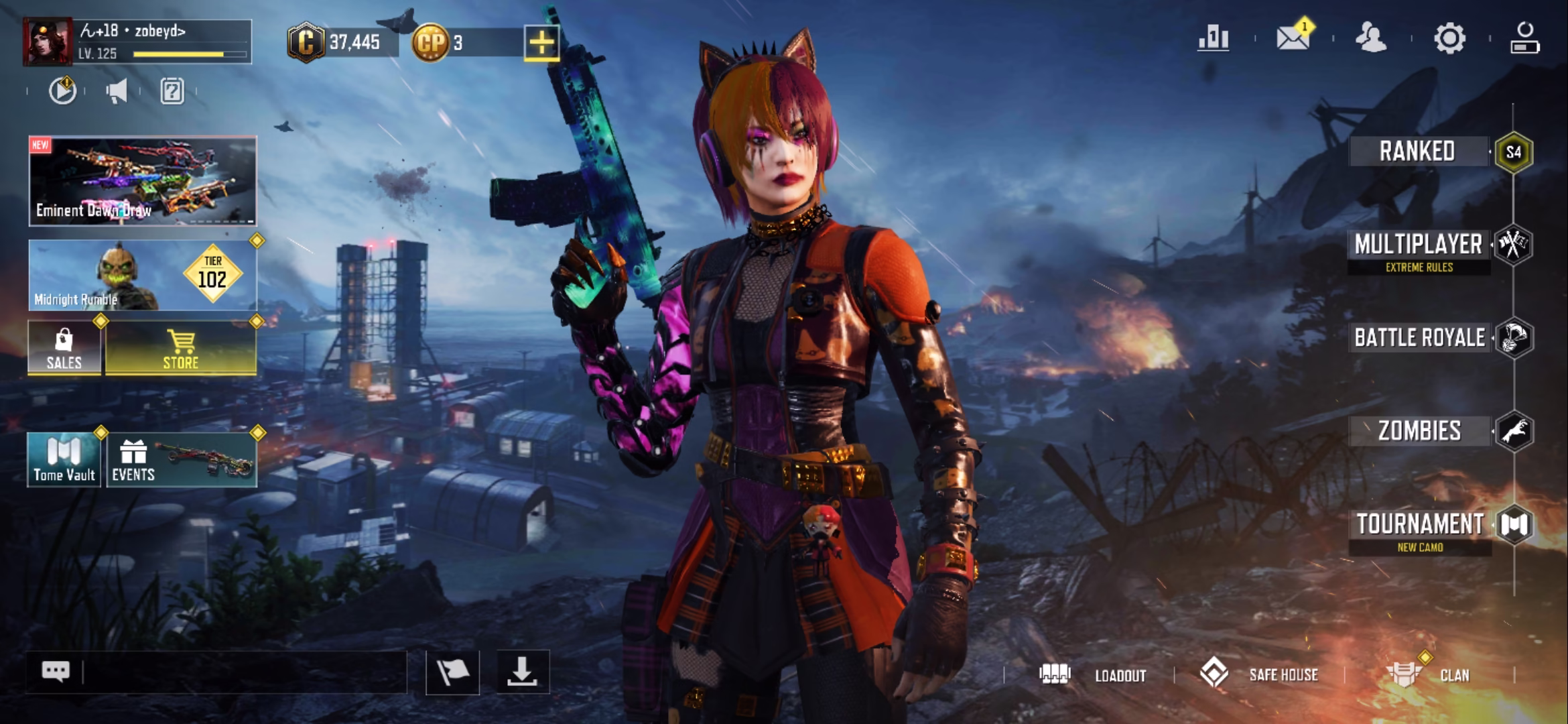The image size is (1568, 724).
Task: Click the chat input box
Action: (x=241, y=672)
